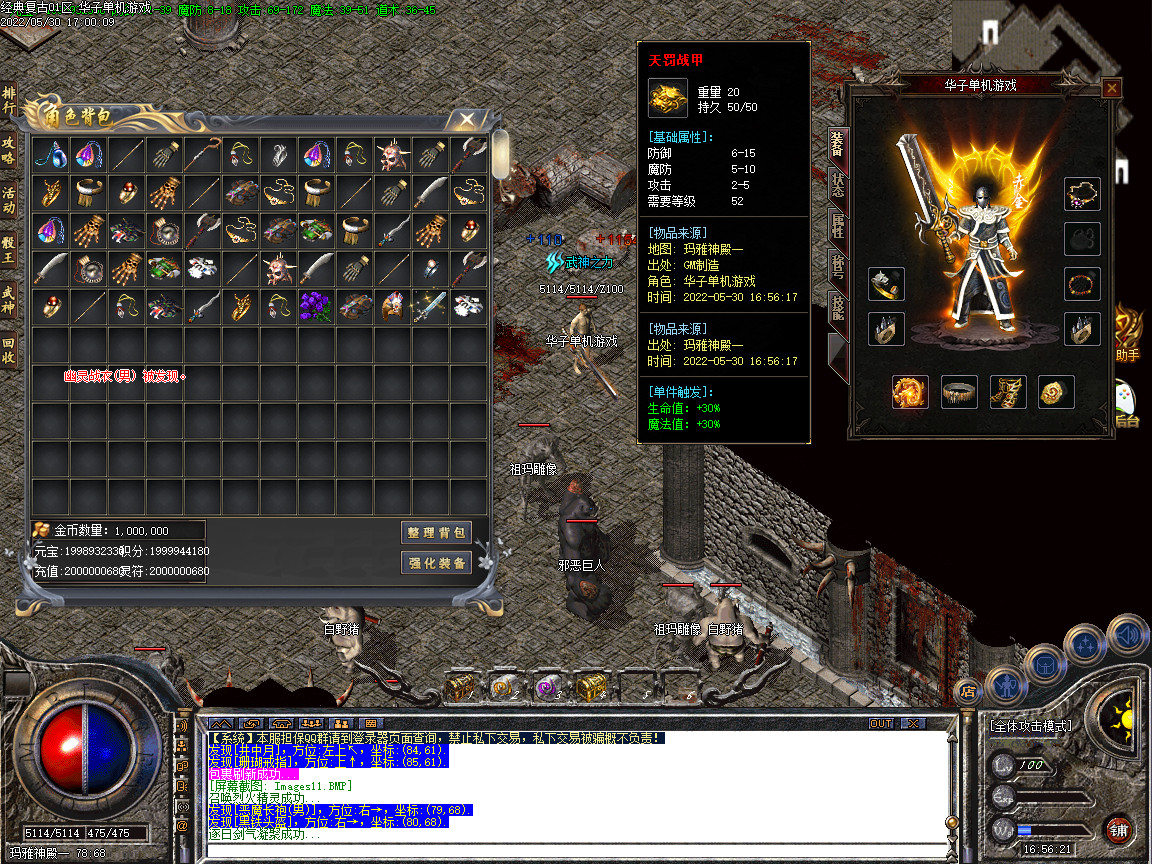The image size is (1152, 864).
Task: Open 强化装备 equipment enhancement
Action: click(x=436, y=563)
